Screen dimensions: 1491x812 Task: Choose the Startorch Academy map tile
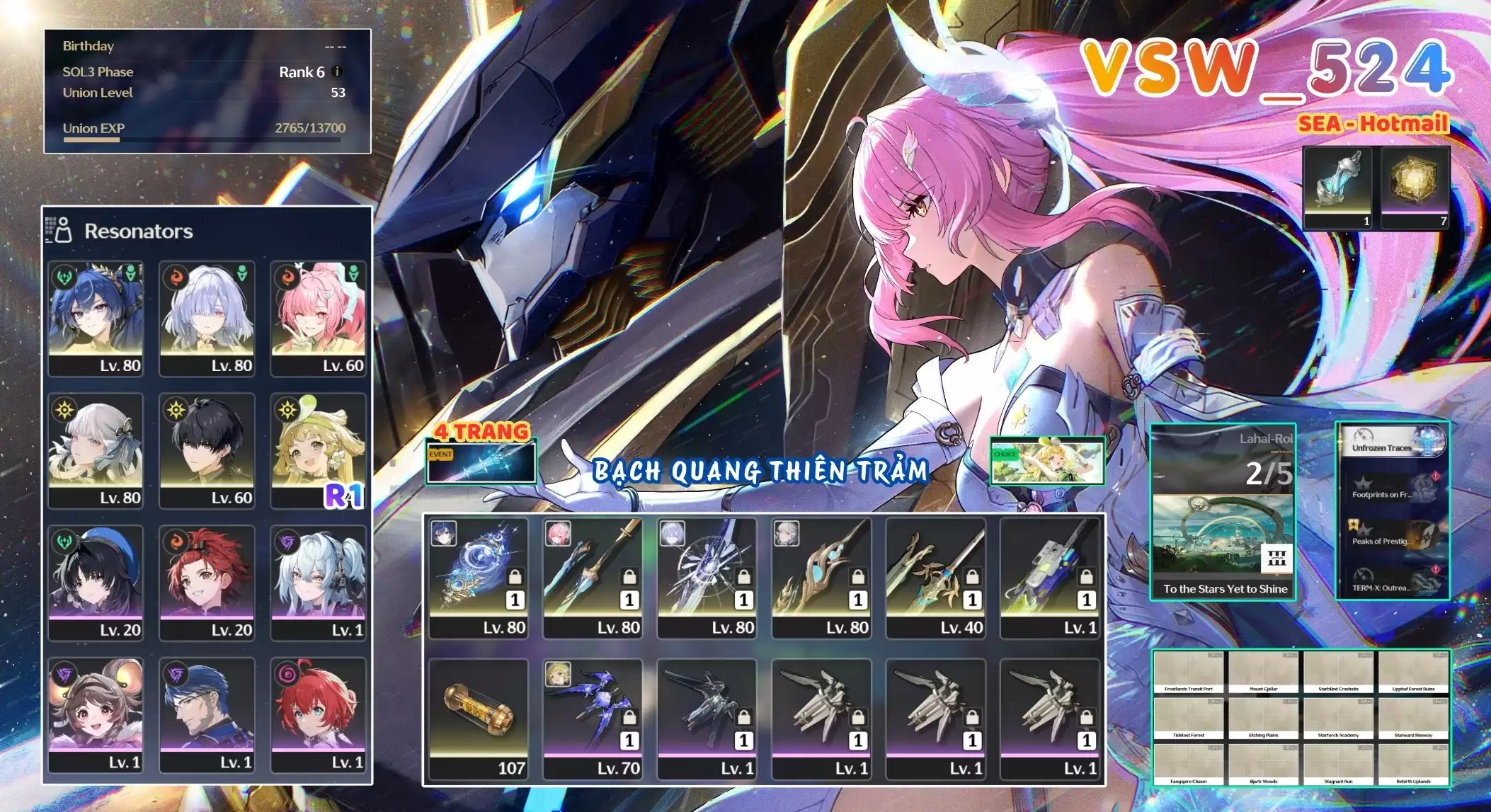click(x=1338, y=719)
